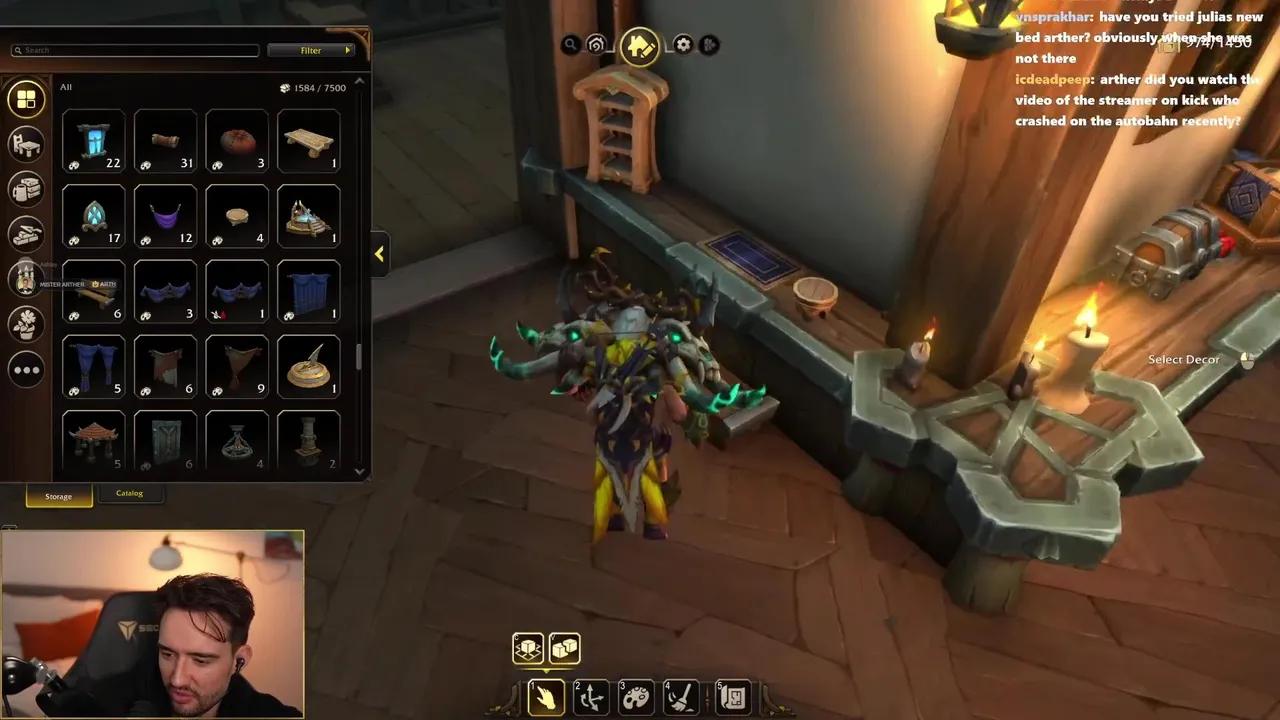
Task: Select the furniture category in the sidebar
Action: [x=26, y=144]
